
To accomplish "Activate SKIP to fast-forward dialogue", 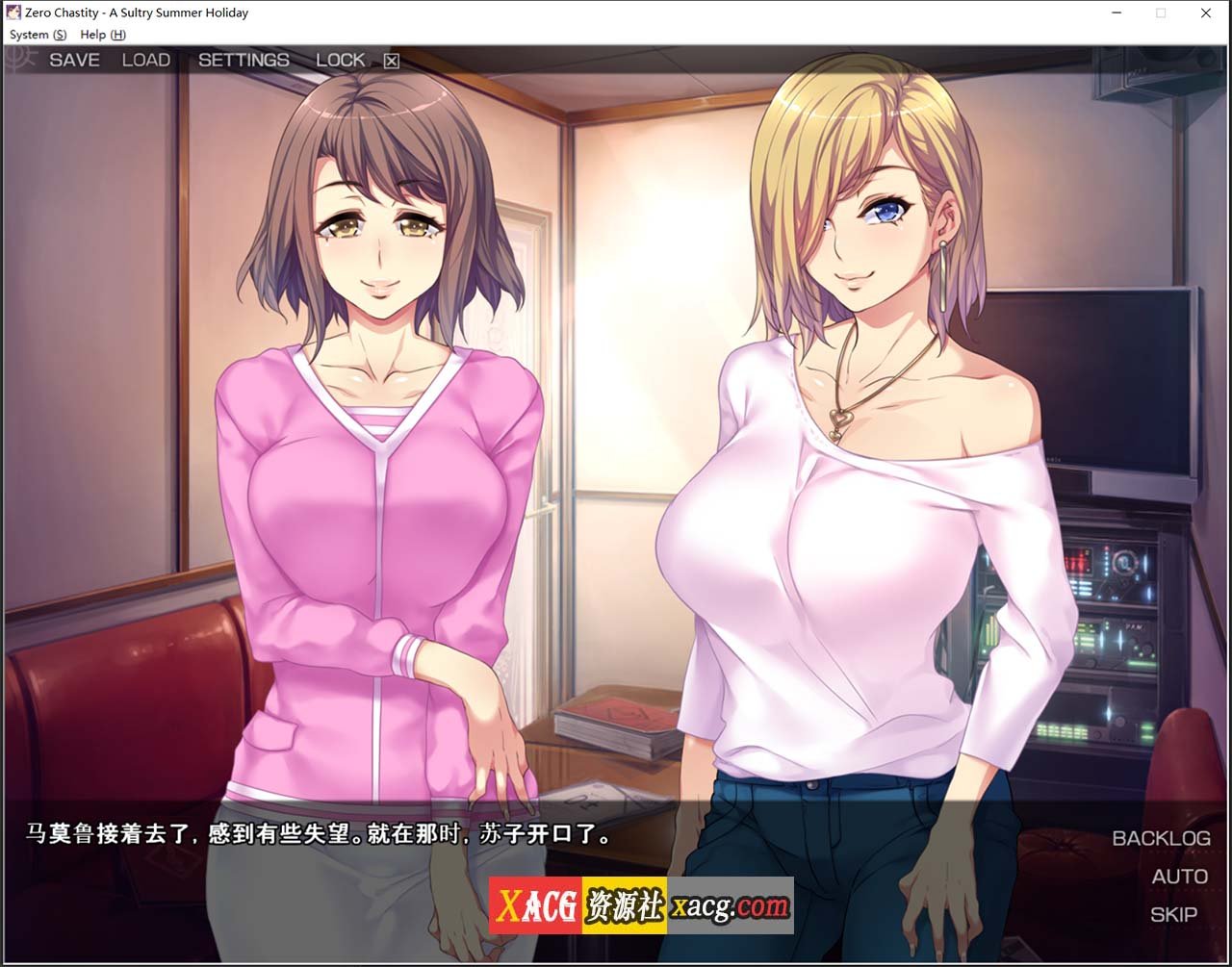I will (1173, 914).
